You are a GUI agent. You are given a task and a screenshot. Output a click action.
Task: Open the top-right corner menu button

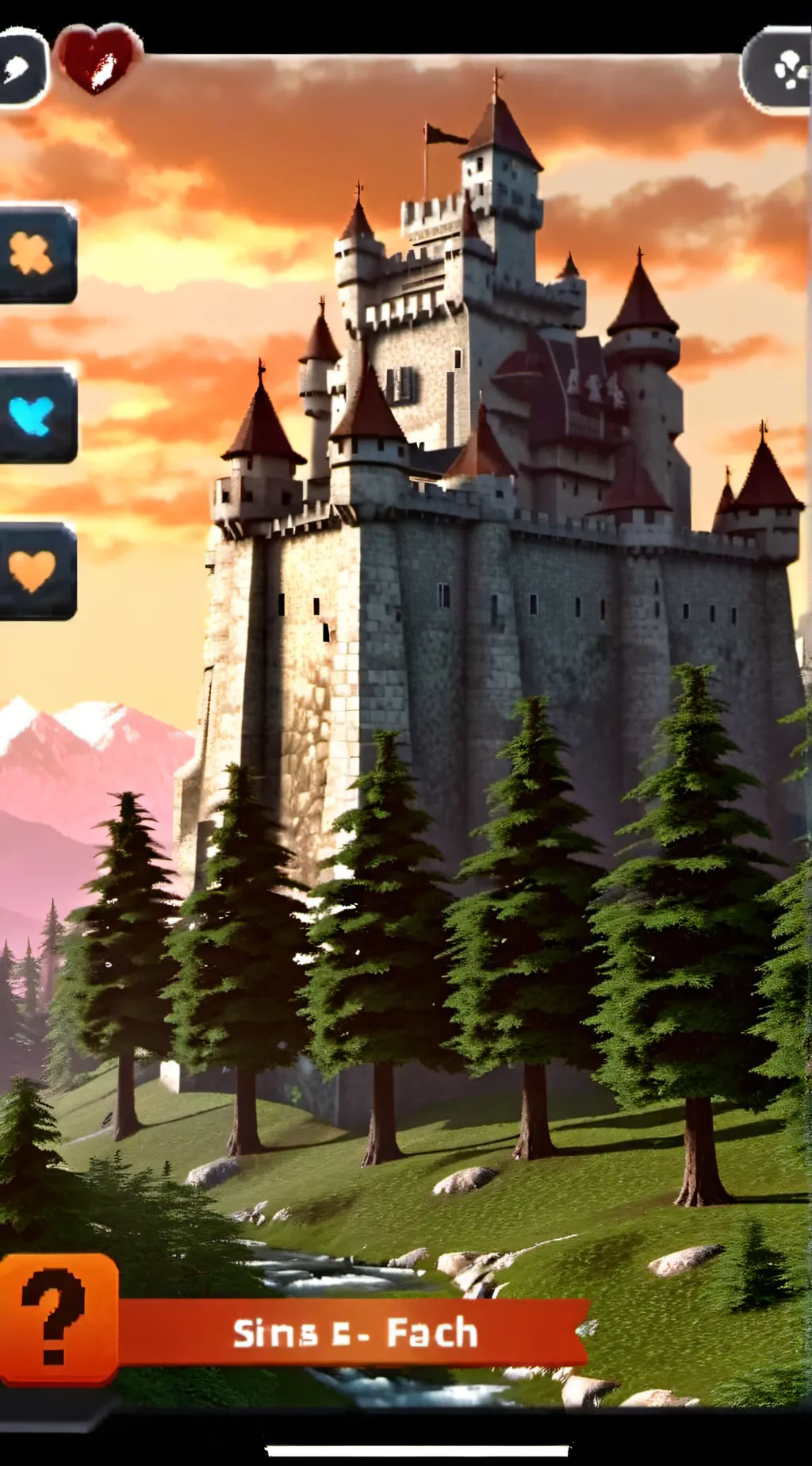pos(779,70)
